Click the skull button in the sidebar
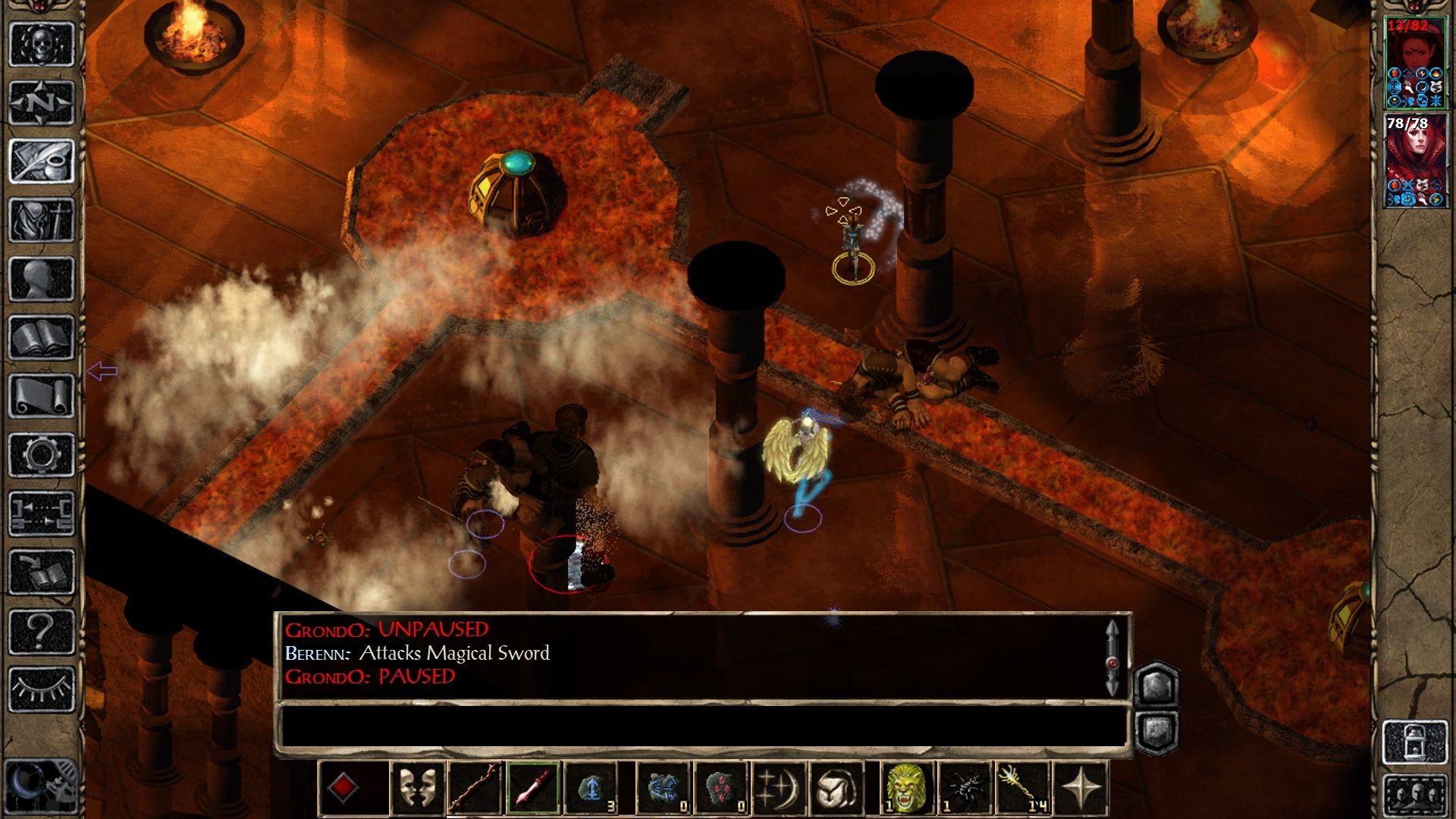Image resolution: width=1456 pixels, height=819 pixels. coord(42,44)
